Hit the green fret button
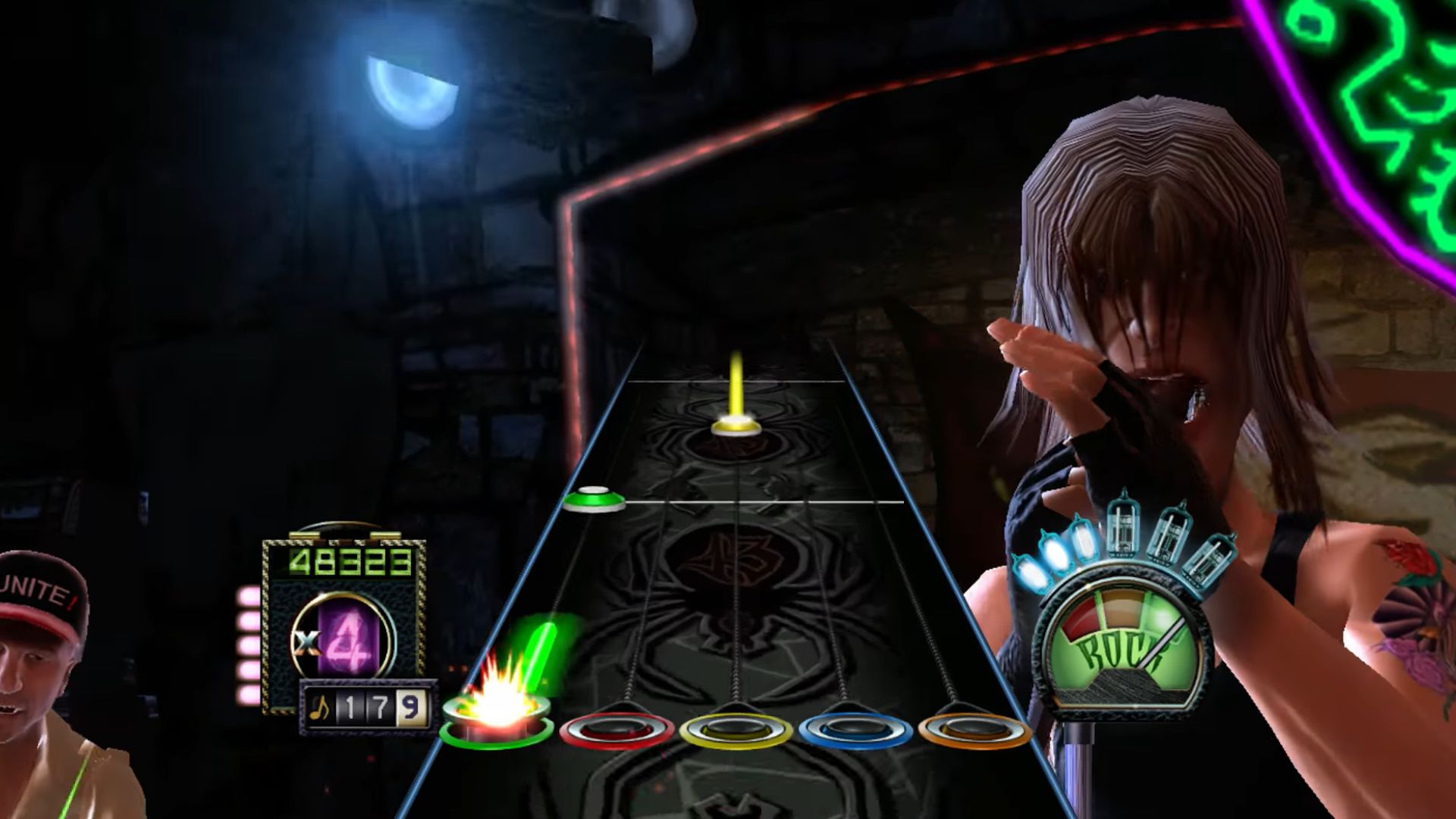The height and width of the screenshot is (819, 1456). (497, 720)
